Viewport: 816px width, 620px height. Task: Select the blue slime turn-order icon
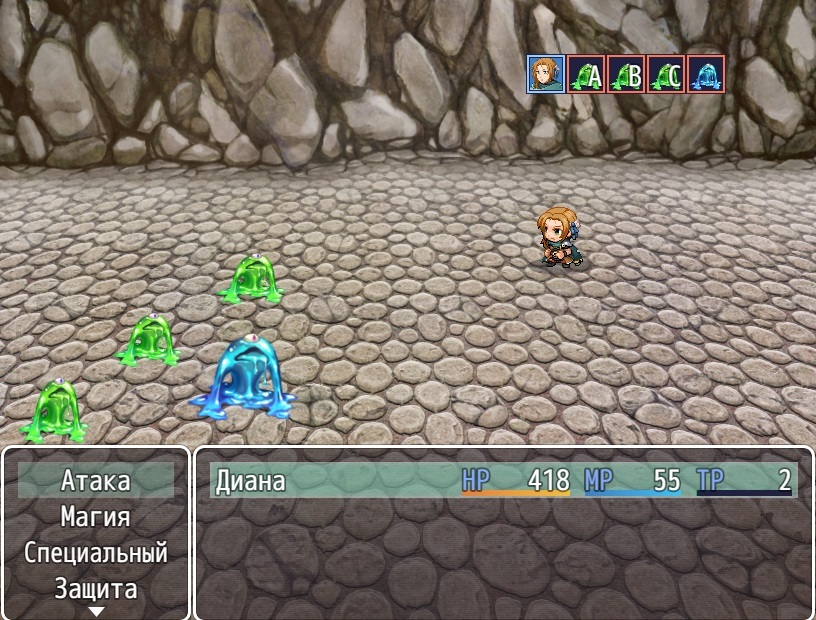click(706, 74)
